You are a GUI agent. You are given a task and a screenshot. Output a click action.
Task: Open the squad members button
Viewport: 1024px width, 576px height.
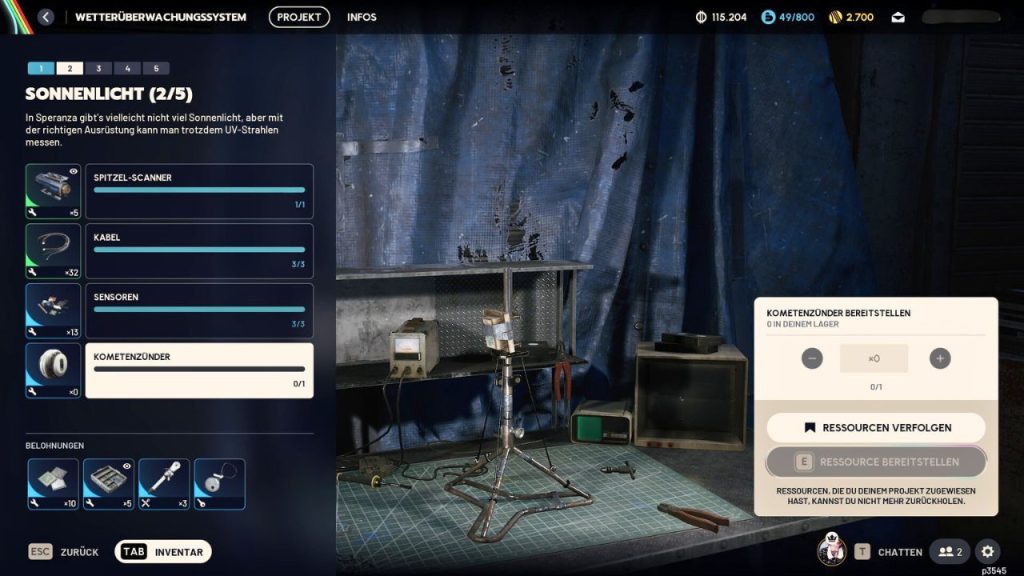click(x=949, y=551)
